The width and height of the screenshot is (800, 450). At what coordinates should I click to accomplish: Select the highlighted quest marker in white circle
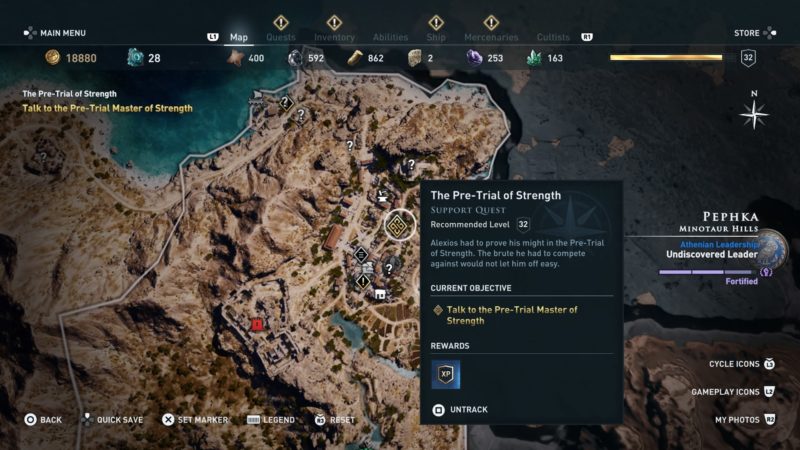coord(398,223)
